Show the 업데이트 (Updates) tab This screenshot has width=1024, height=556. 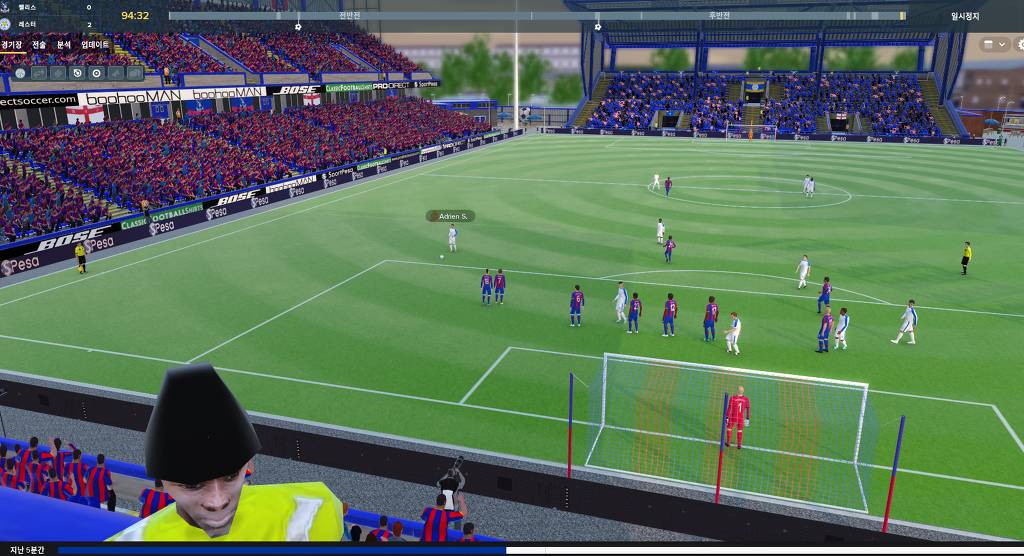coord(95,44)
